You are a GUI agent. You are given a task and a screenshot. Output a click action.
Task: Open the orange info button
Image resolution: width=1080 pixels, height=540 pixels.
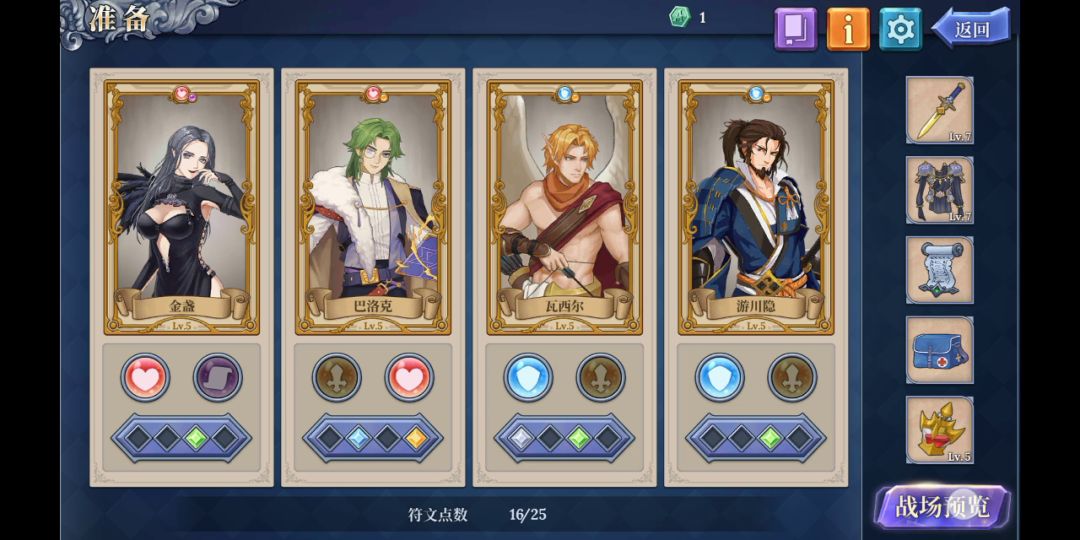(848, 29)
